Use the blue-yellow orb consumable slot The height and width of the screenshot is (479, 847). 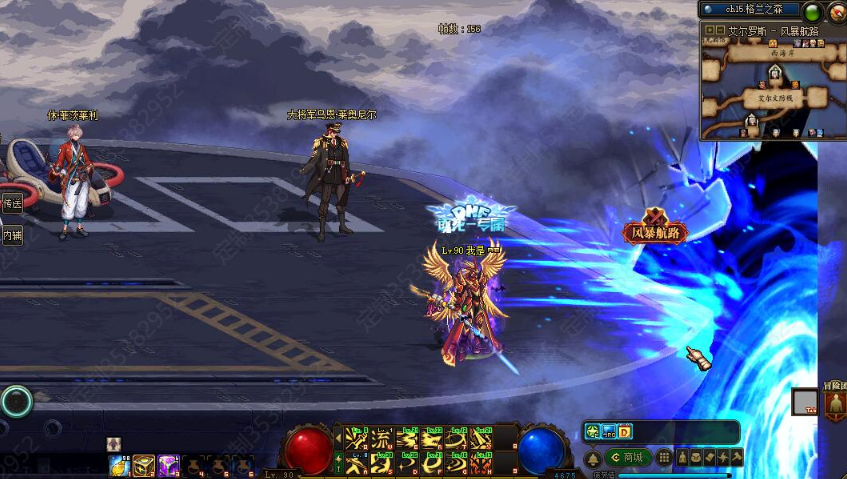119,465
